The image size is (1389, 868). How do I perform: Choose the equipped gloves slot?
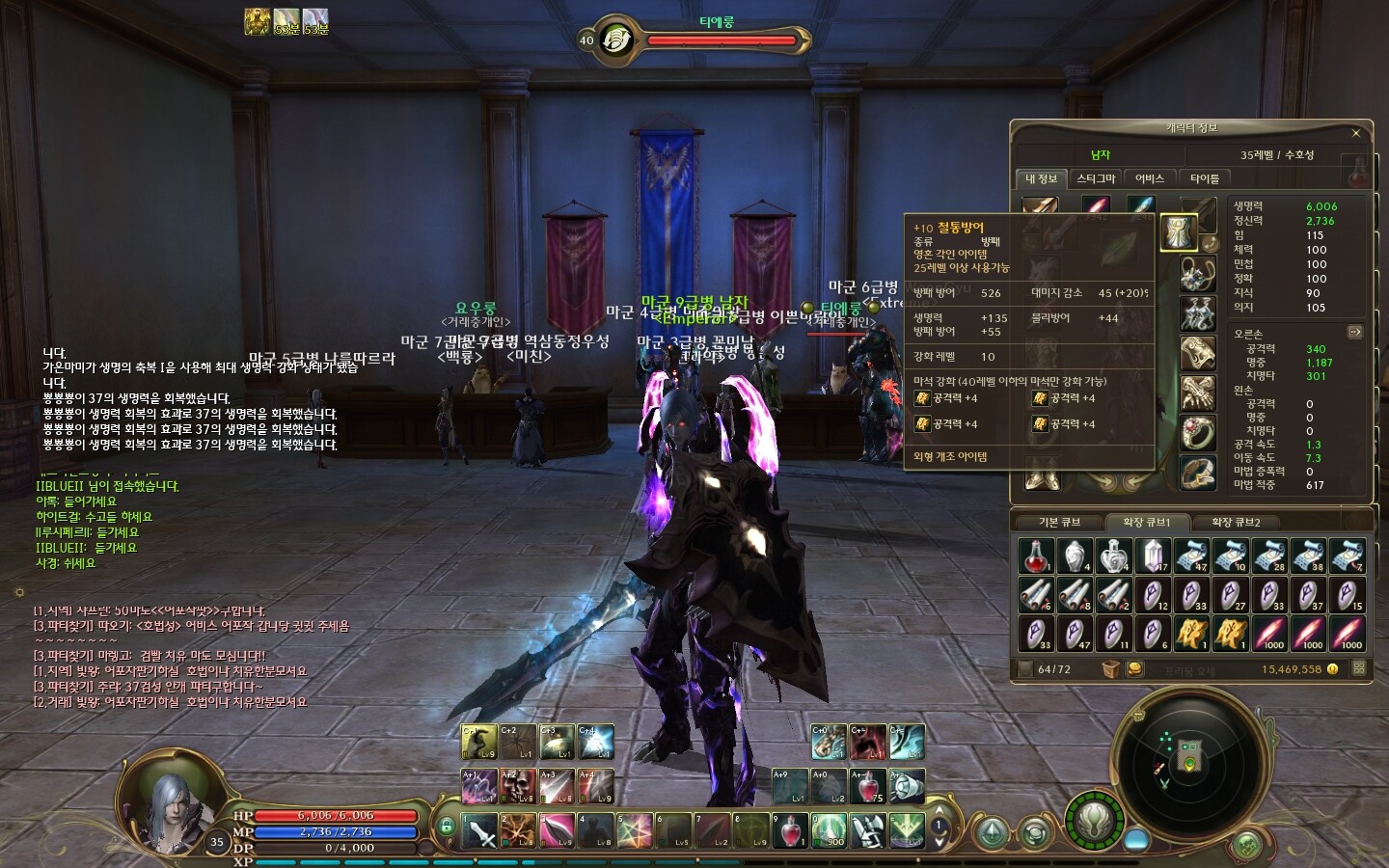point(1197,393)
